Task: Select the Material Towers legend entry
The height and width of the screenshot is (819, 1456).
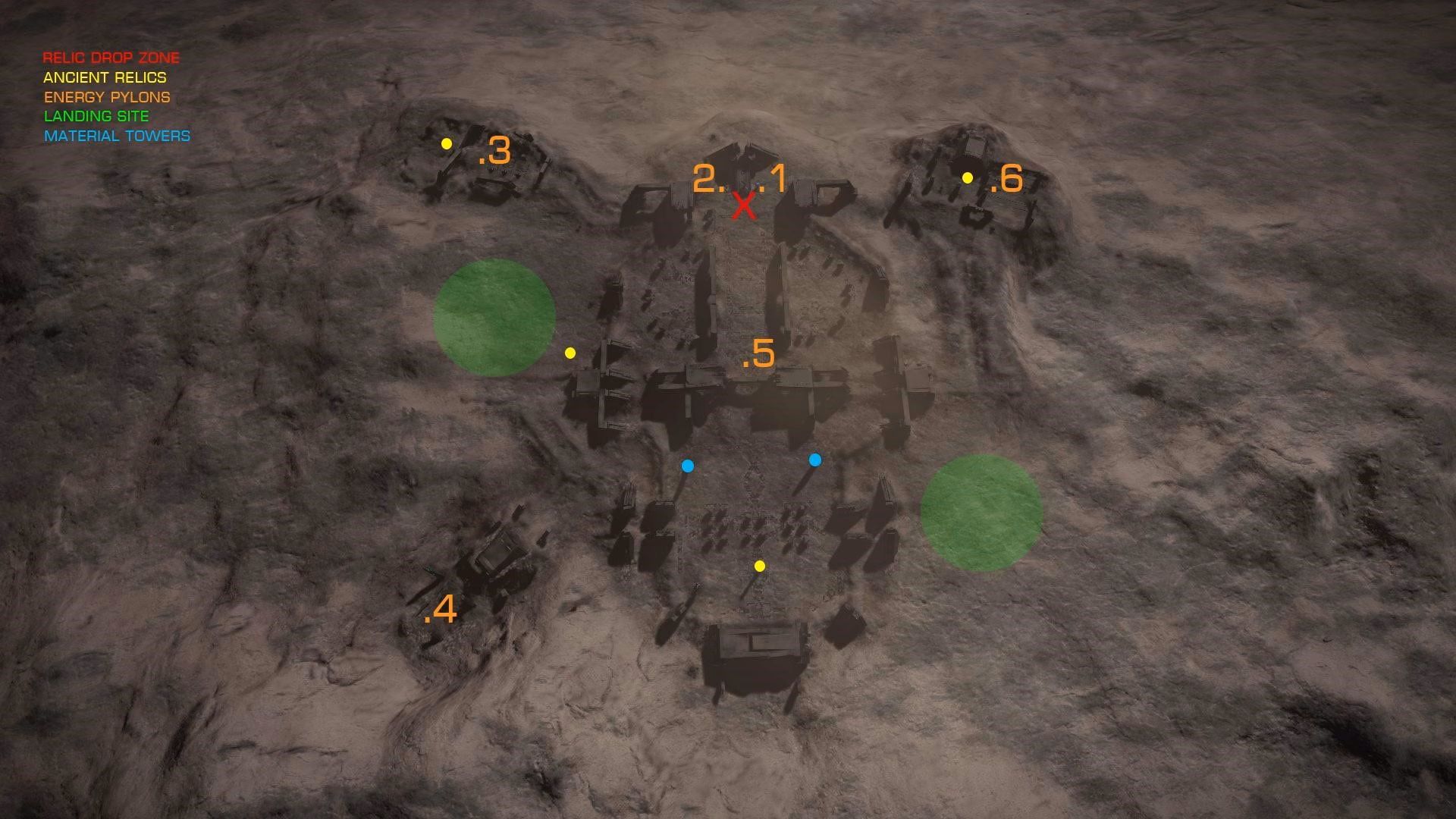Action: pos(117,136)
